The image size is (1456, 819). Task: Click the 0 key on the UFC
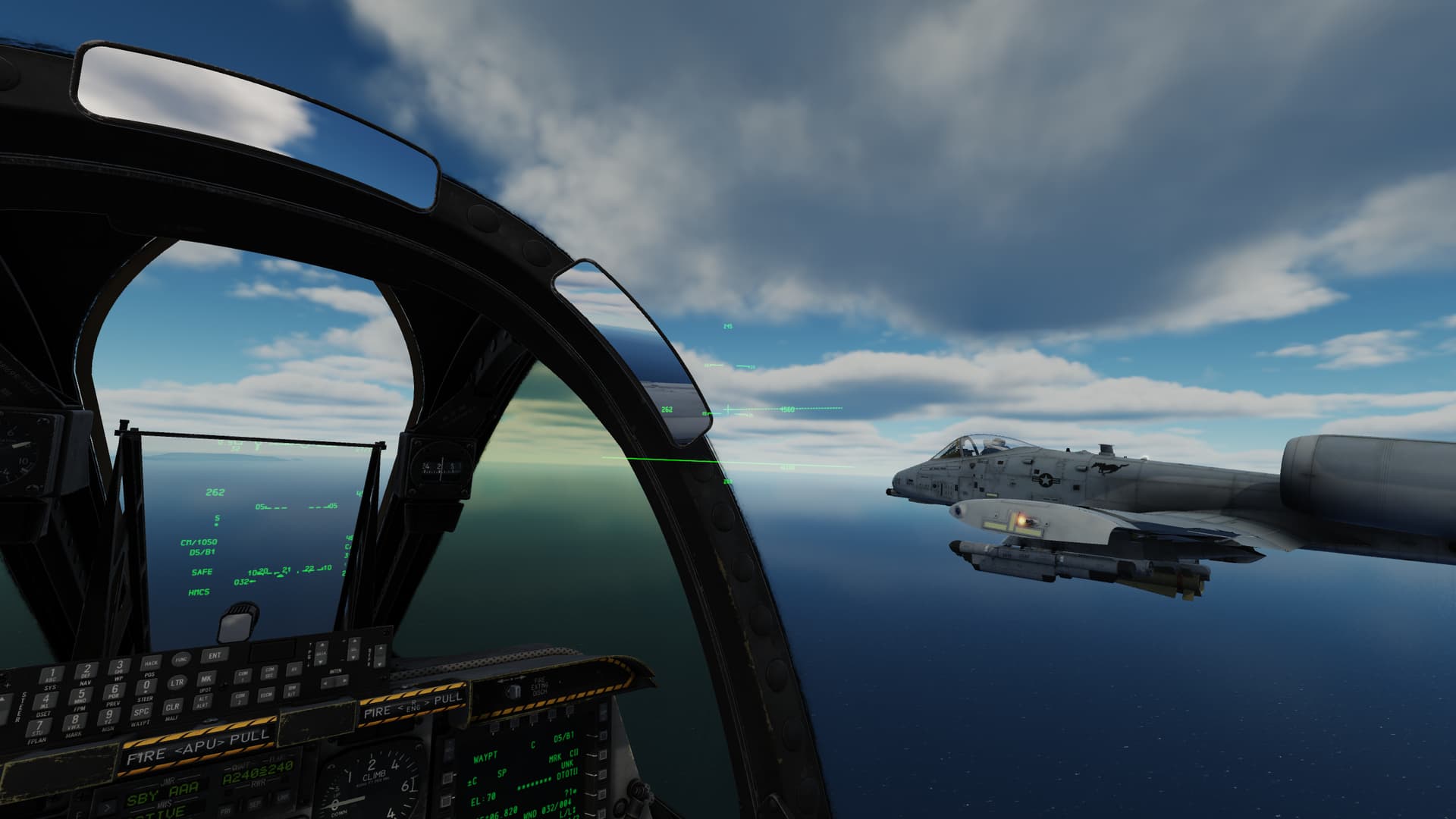[146, 686]
